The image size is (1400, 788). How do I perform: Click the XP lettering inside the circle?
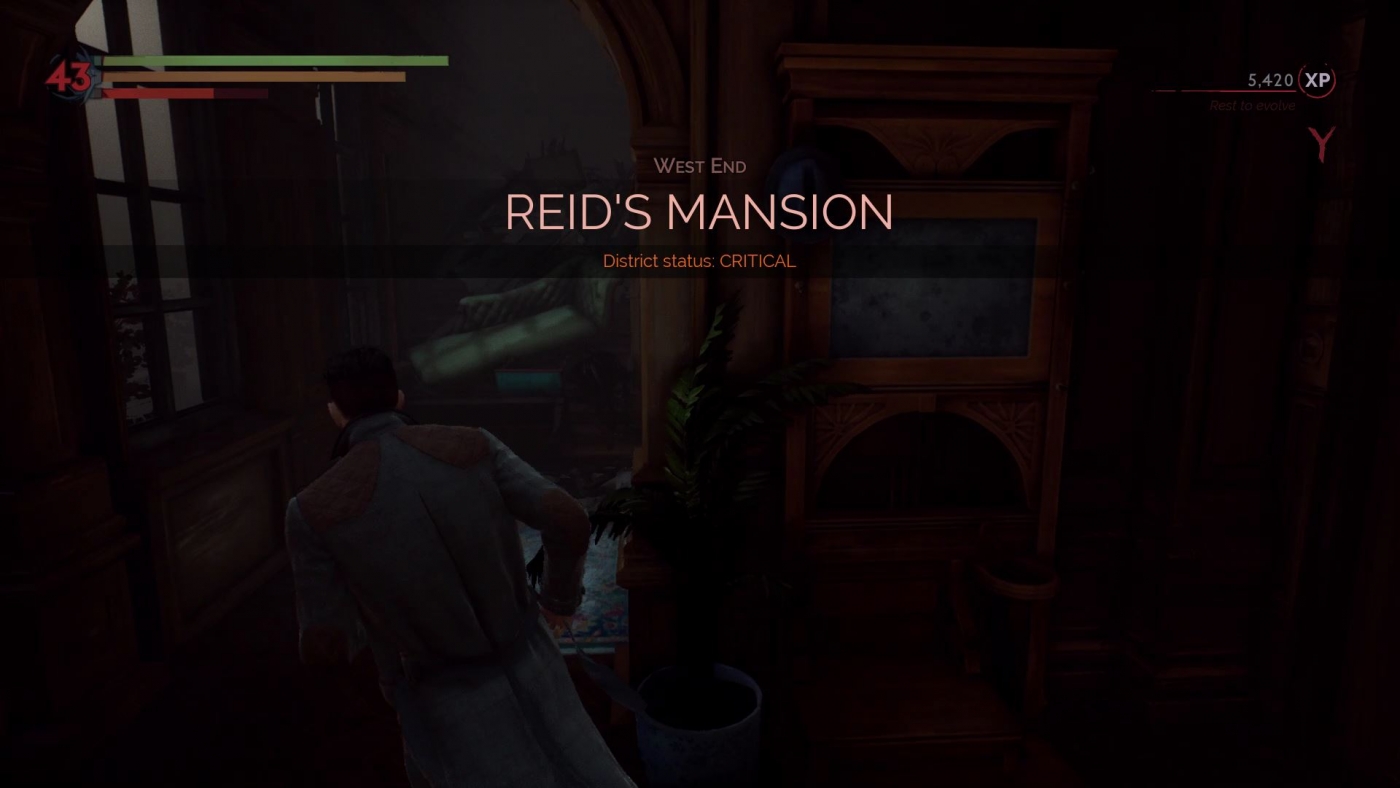(x=1318, y=80)
